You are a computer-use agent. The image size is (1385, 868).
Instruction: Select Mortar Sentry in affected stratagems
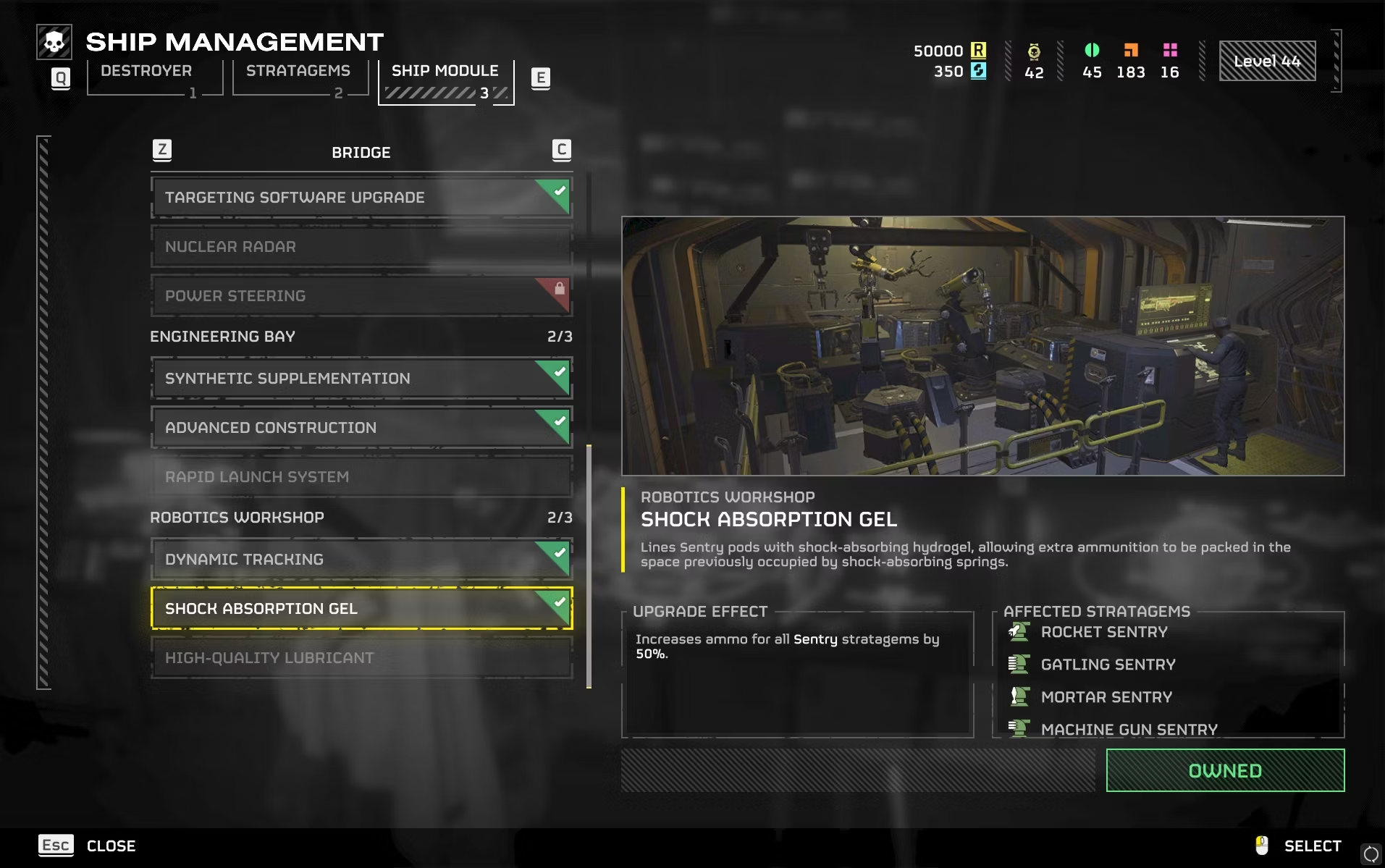click(x=1106, y=697)
